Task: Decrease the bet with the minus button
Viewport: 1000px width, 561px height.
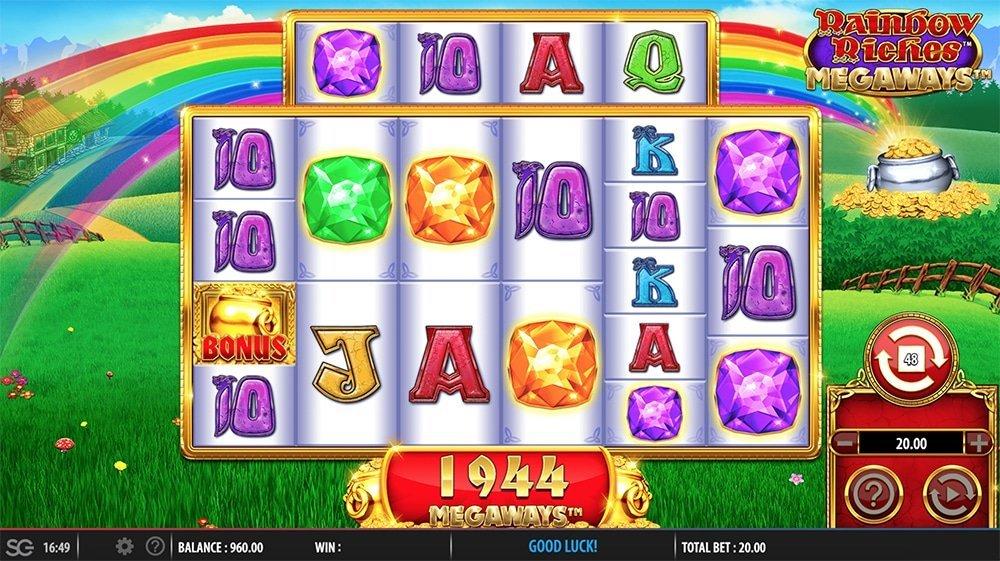Action: click(845, 442)
